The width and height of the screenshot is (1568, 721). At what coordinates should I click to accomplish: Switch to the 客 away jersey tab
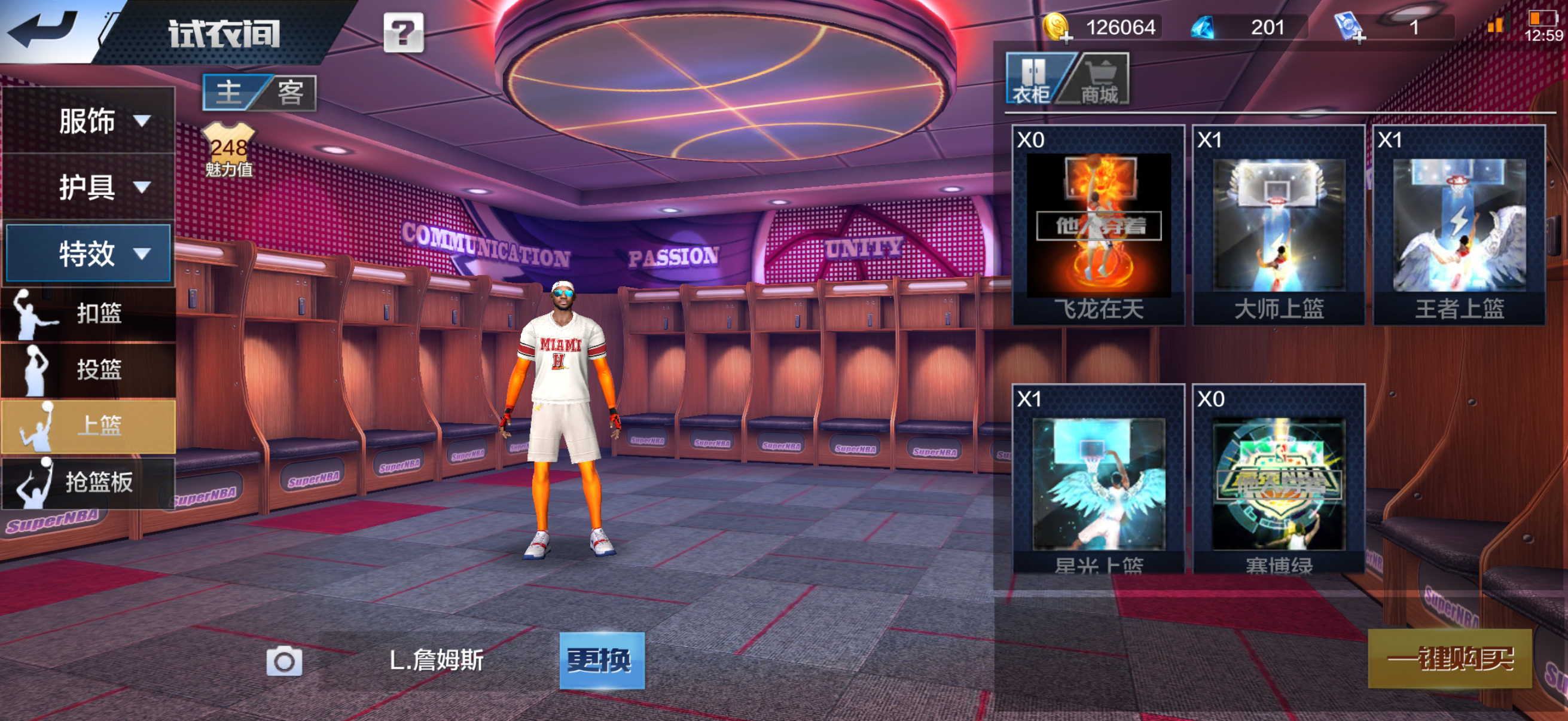291,93
